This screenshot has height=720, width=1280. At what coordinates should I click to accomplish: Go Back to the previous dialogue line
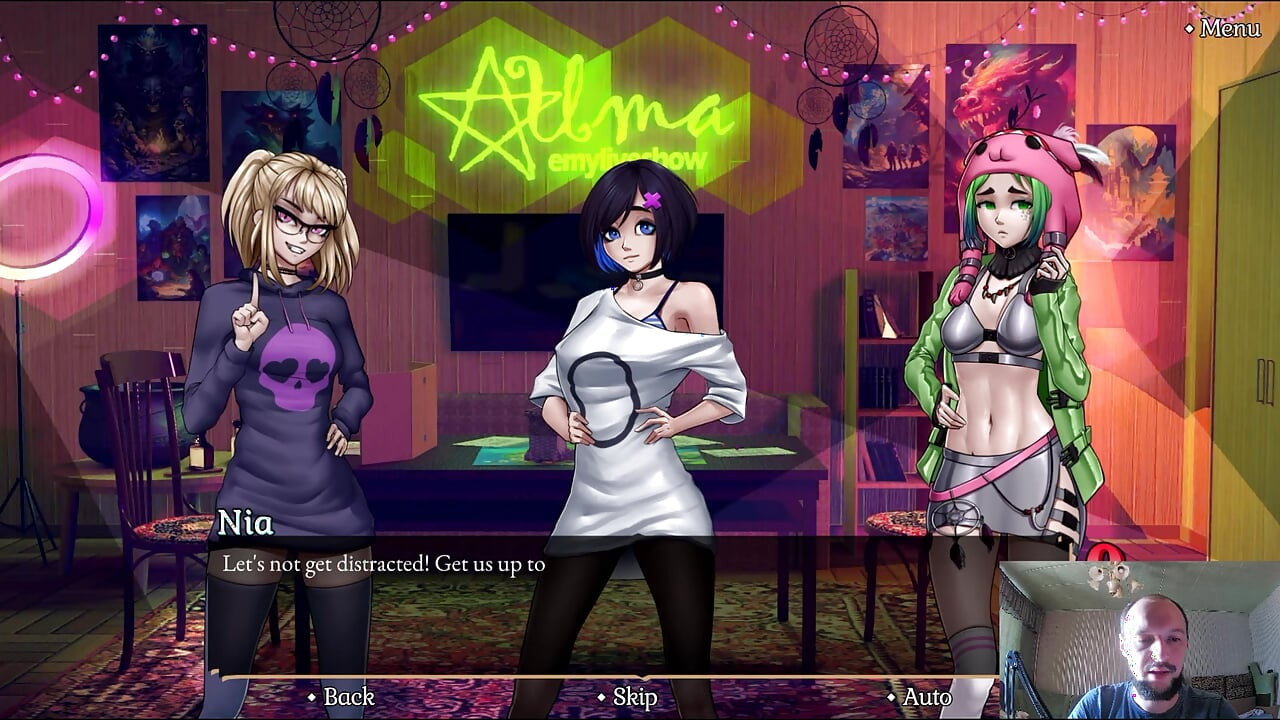[347, 697]
